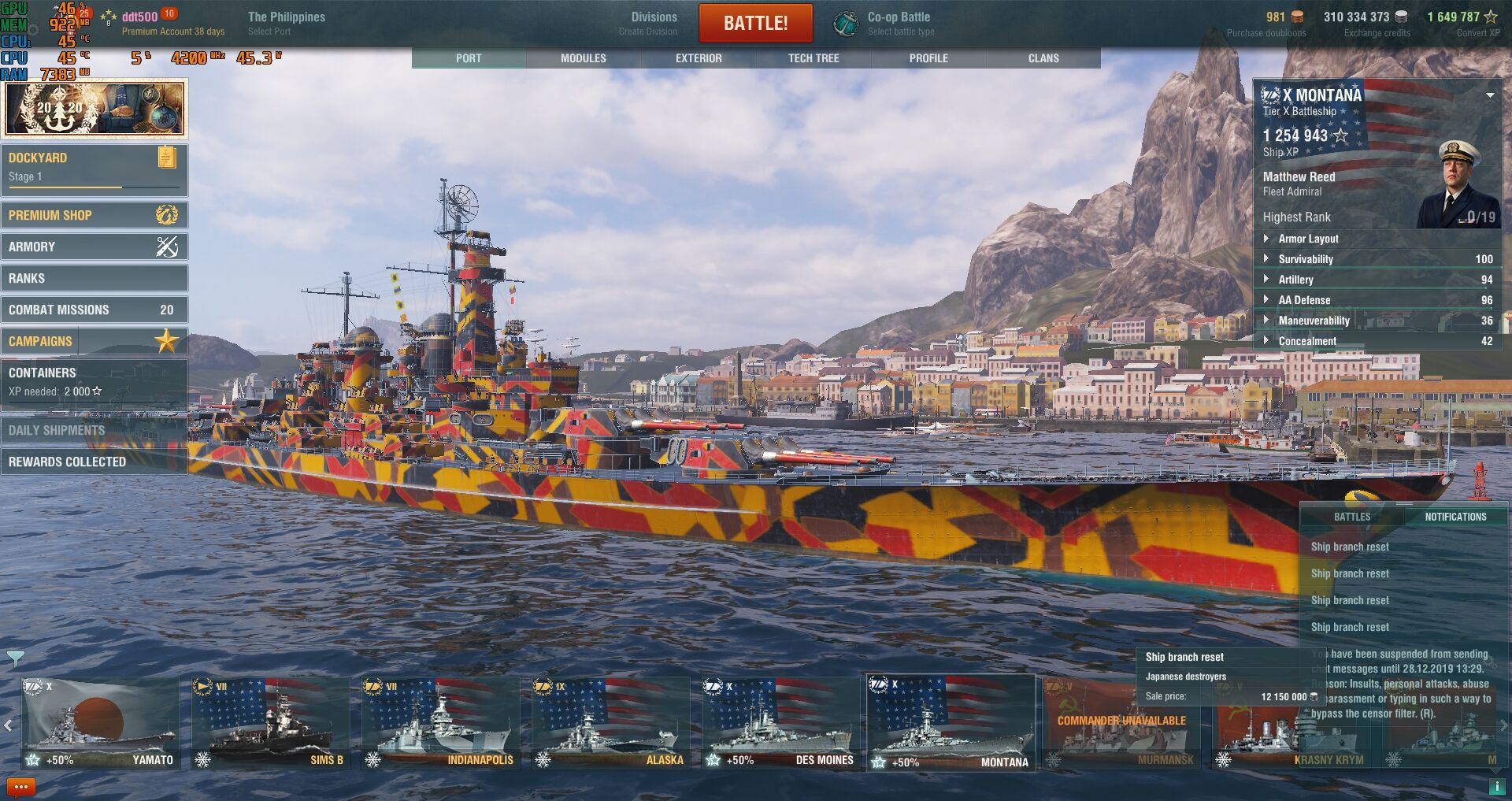Select the Yamato ship in the carousel
Viewport: 1512px width, 801px height.
point(100,723)
